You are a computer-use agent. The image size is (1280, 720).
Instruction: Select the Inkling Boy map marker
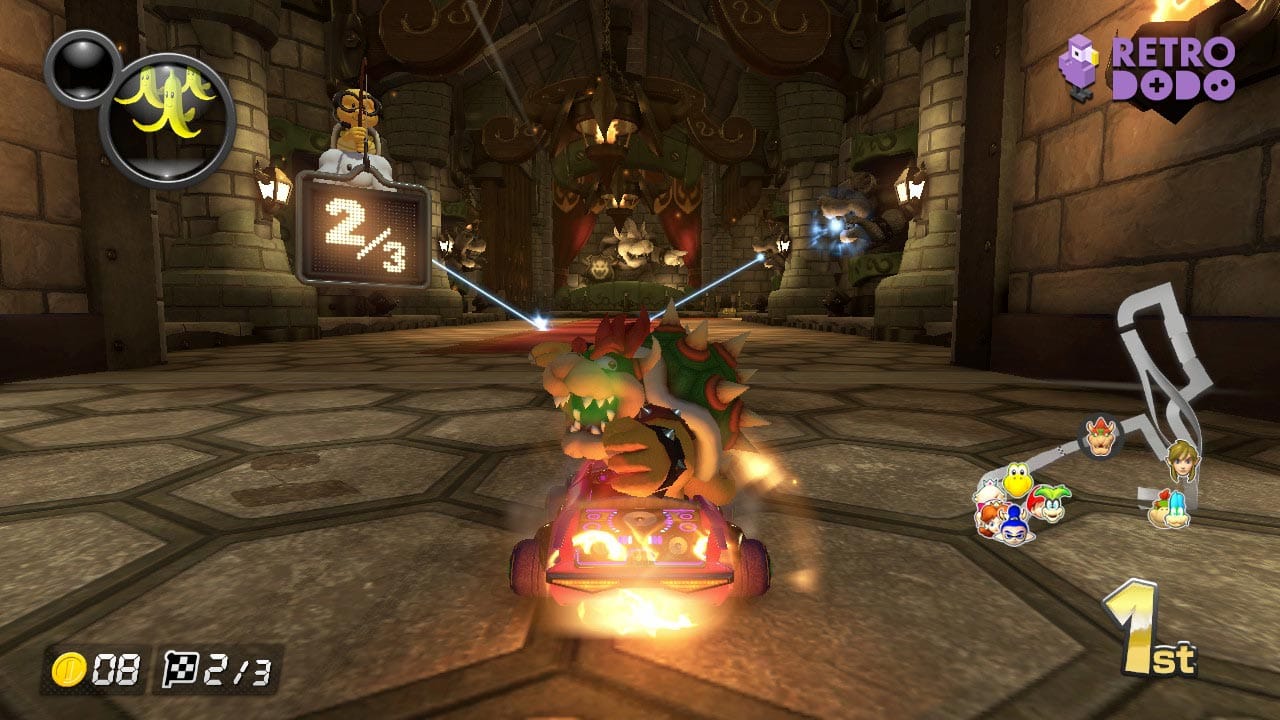(1013, 527)
